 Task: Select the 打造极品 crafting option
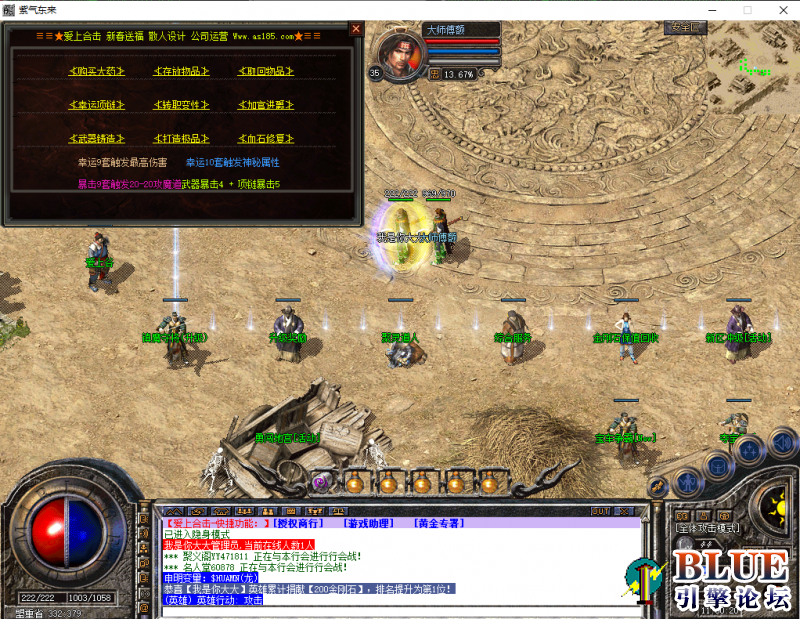181,138
